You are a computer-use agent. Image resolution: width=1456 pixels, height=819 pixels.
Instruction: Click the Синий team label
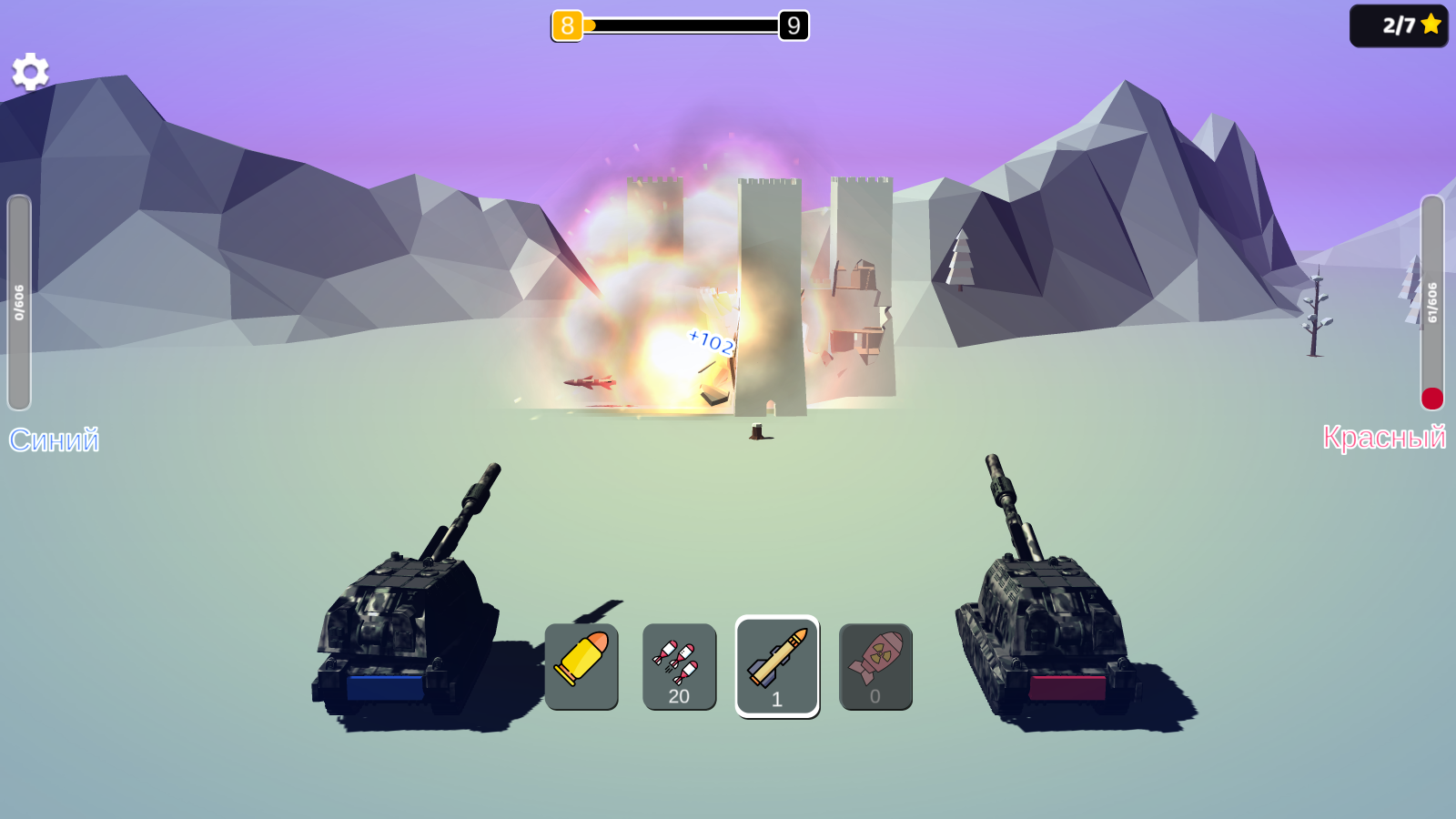click(55, 440)
